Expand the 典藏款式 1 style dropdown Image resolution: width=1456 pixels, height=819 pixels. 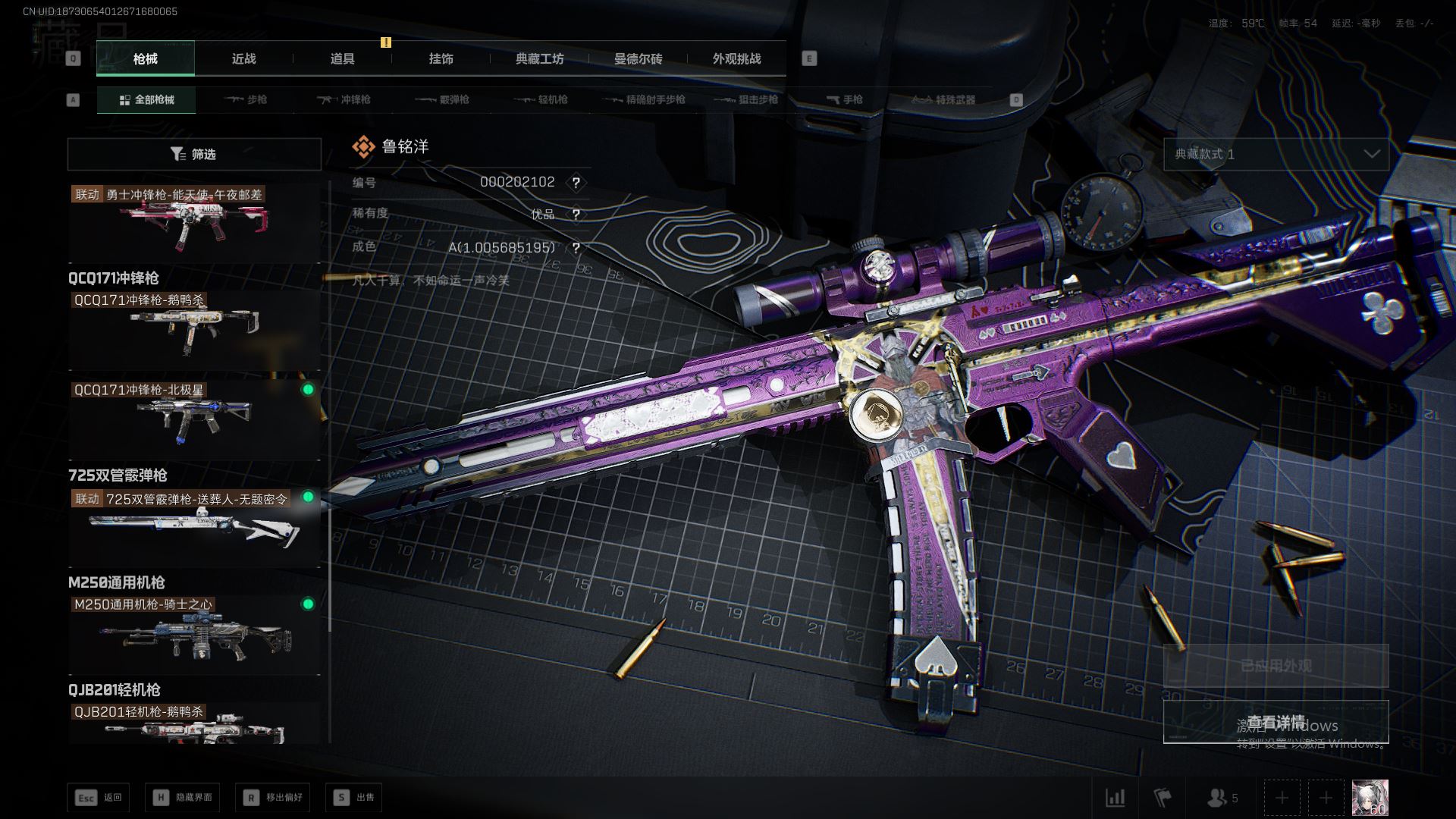[x=1276, y=155]
